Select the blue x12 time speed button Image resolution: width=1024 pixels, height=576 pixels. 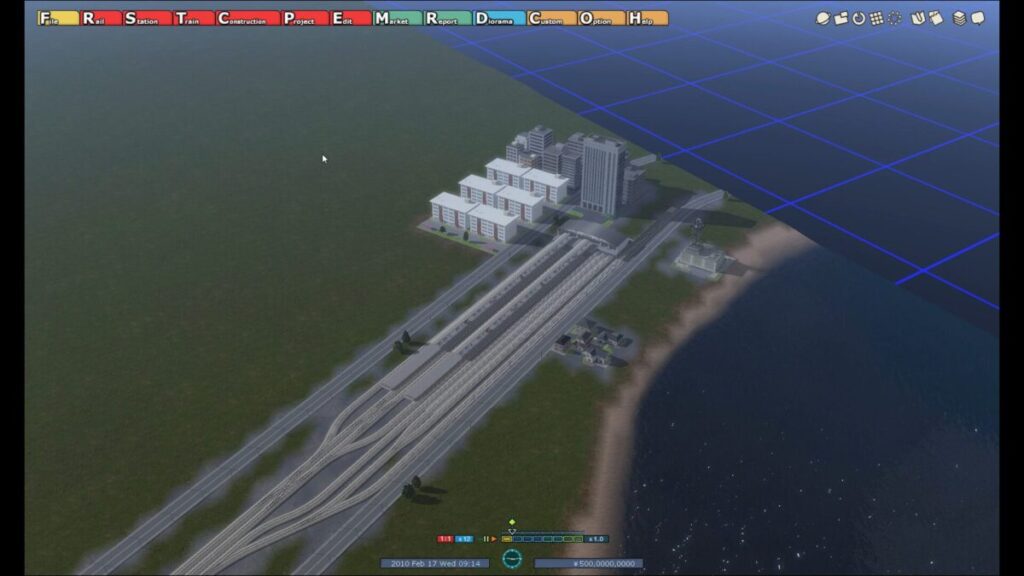pos(464,539)
